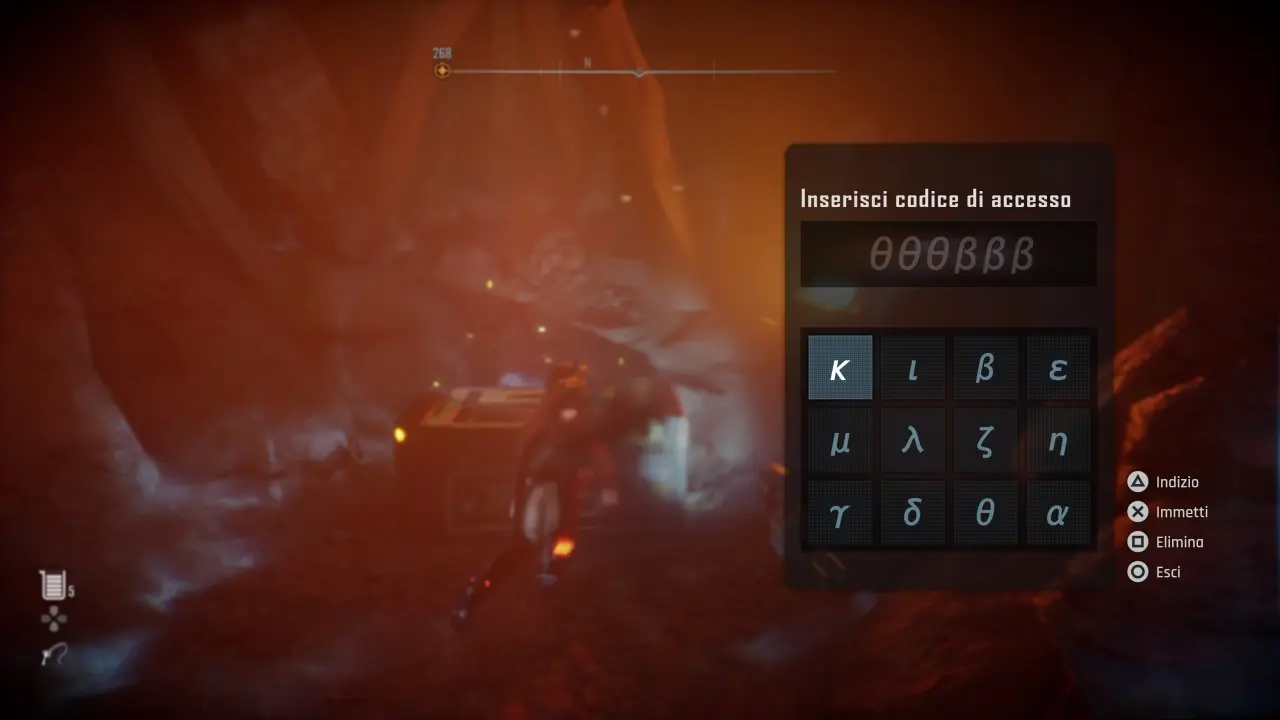Click the triangle Indizio hint prompt

1166,481
